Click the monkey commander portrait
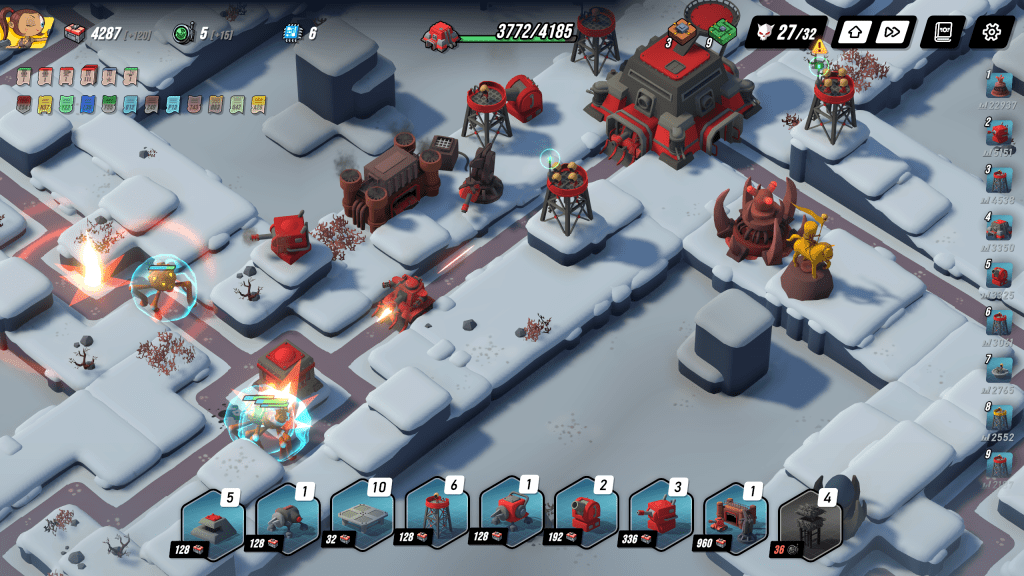Viewport: 1024px width, 576px height. tap(22, 30)
